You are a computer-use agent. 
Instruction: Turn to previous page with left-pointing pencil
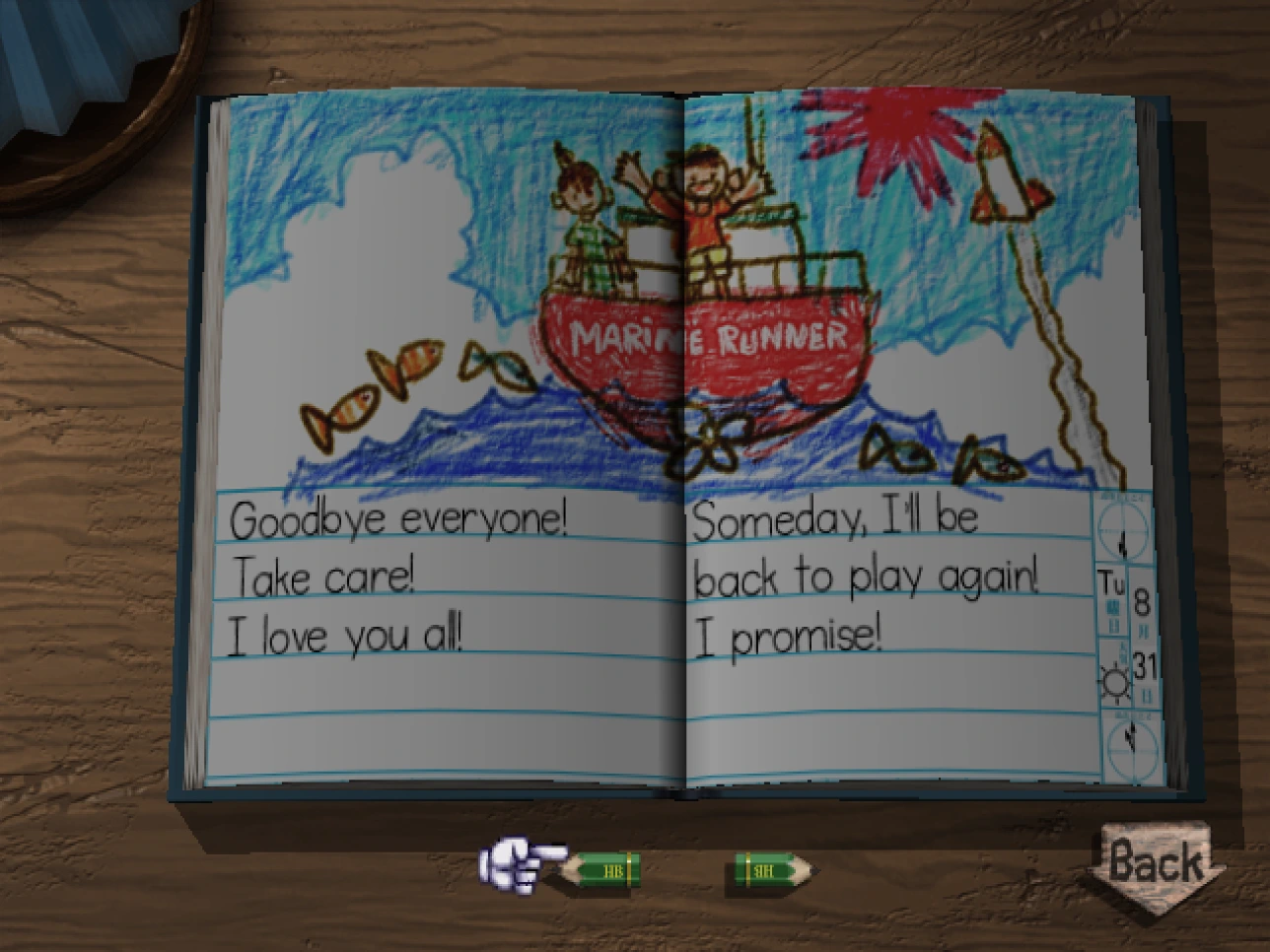602,869
